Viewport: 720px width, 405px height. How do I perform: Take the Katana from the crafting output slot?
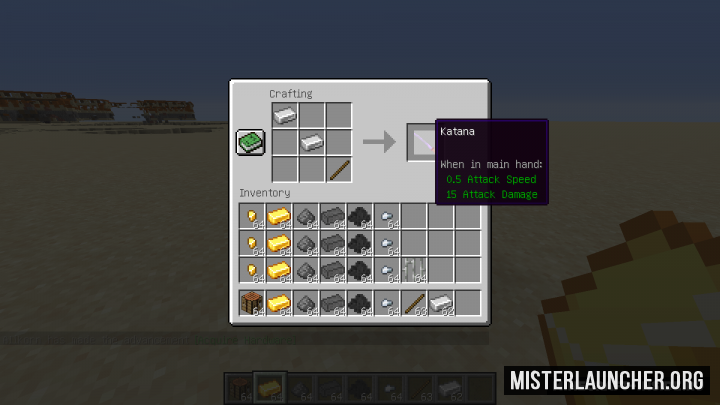click(422, 143)
